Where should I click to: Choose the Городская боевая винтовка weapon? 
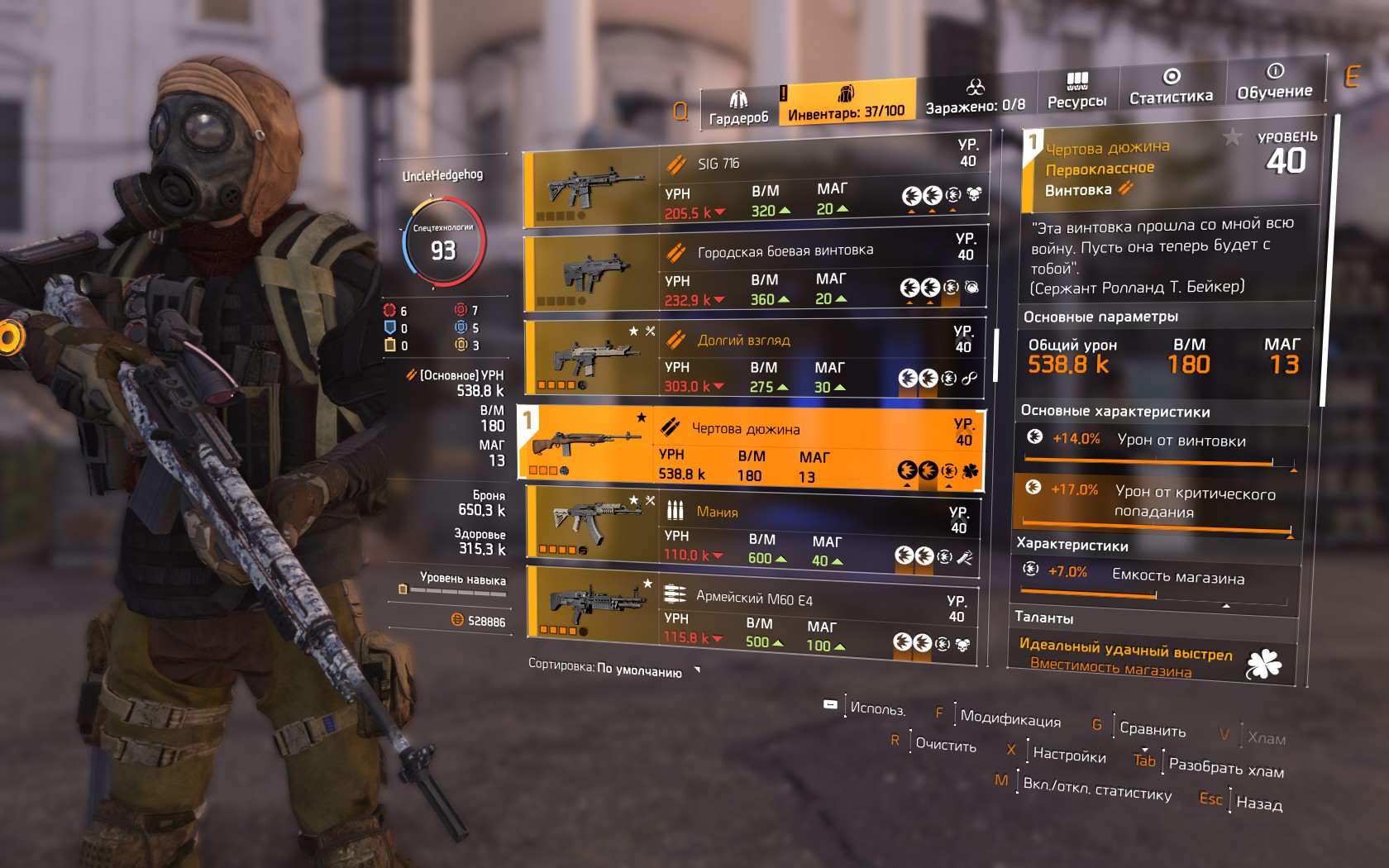pyautogui.click(x=754, y=274)
